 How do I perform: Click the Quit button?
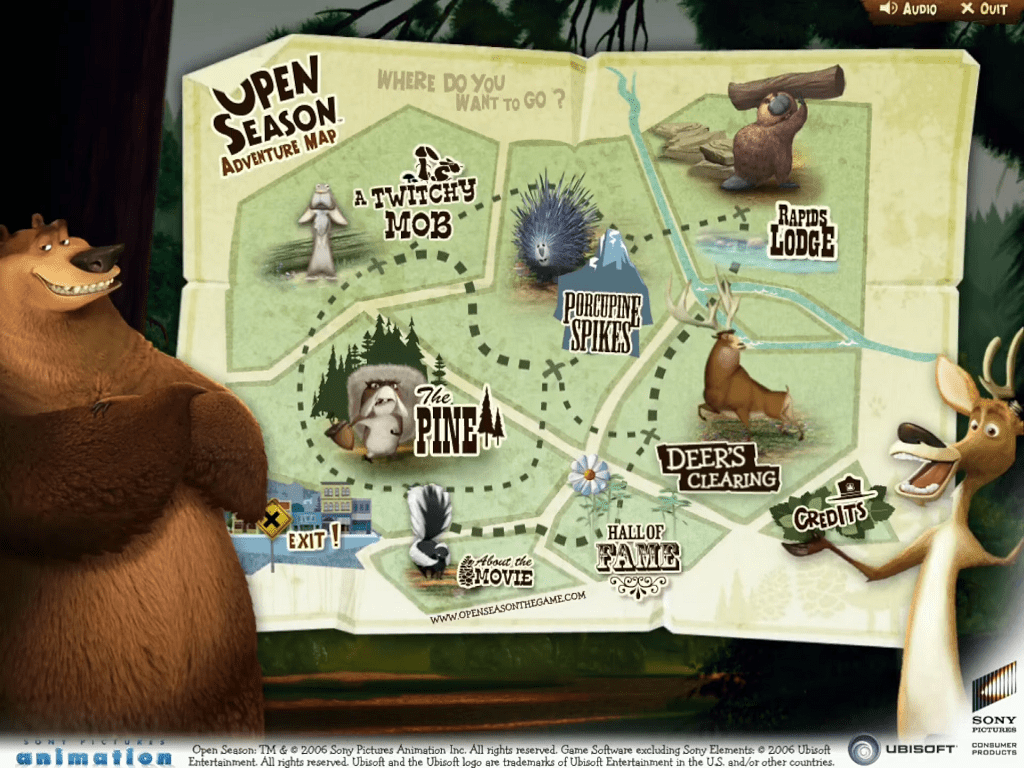pos(984,9)
